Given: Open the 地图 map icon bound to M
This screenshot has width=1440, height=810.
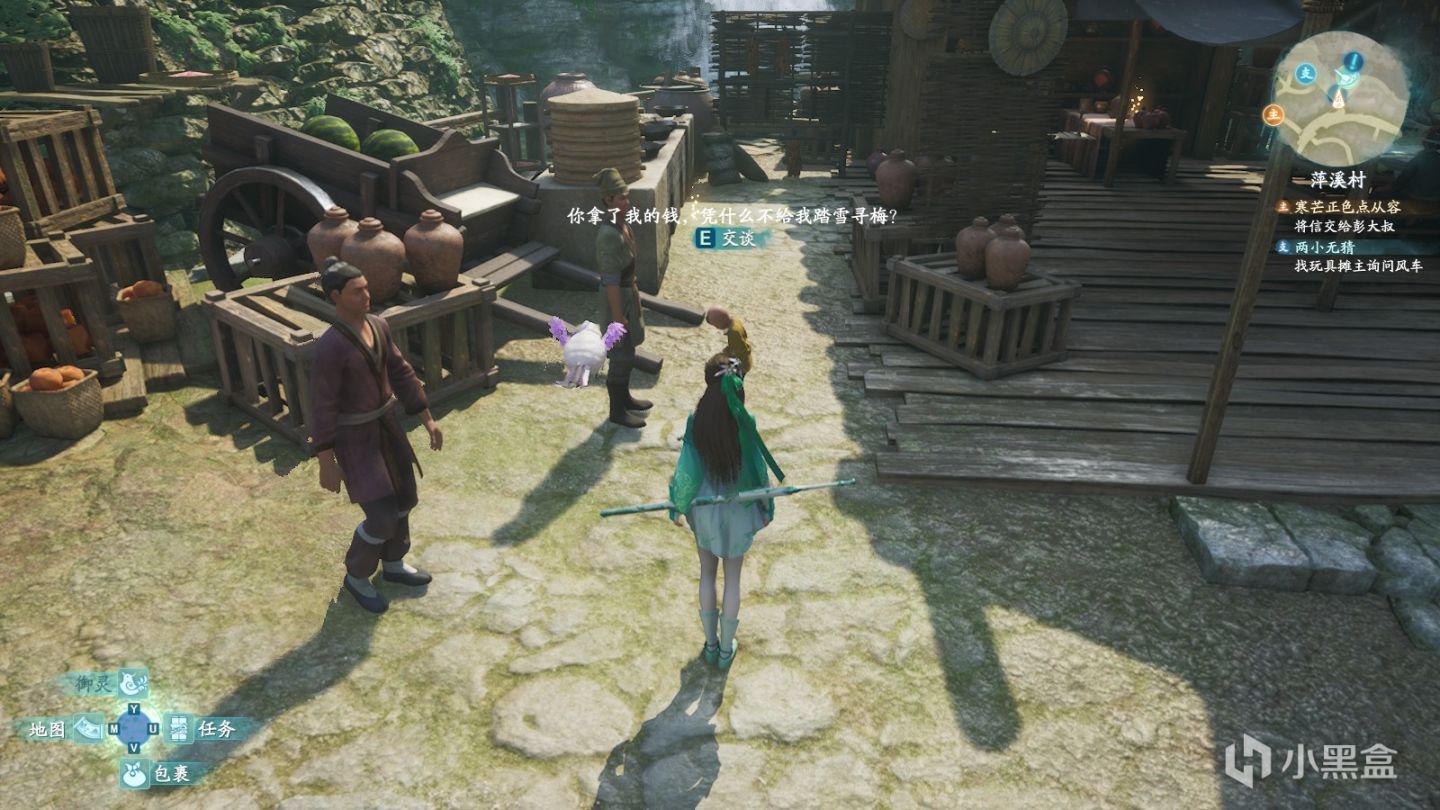Looking at the screenshot, I should click(87, 728).
